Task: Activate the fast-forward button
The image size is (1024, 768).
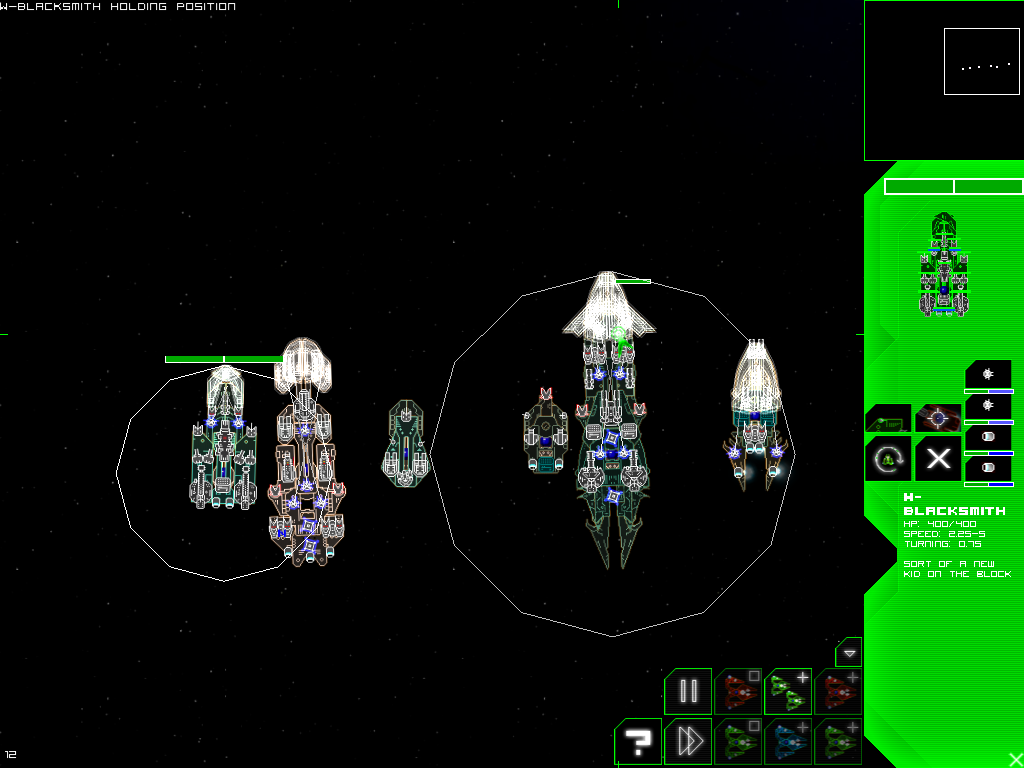Action: pos(688,742)
